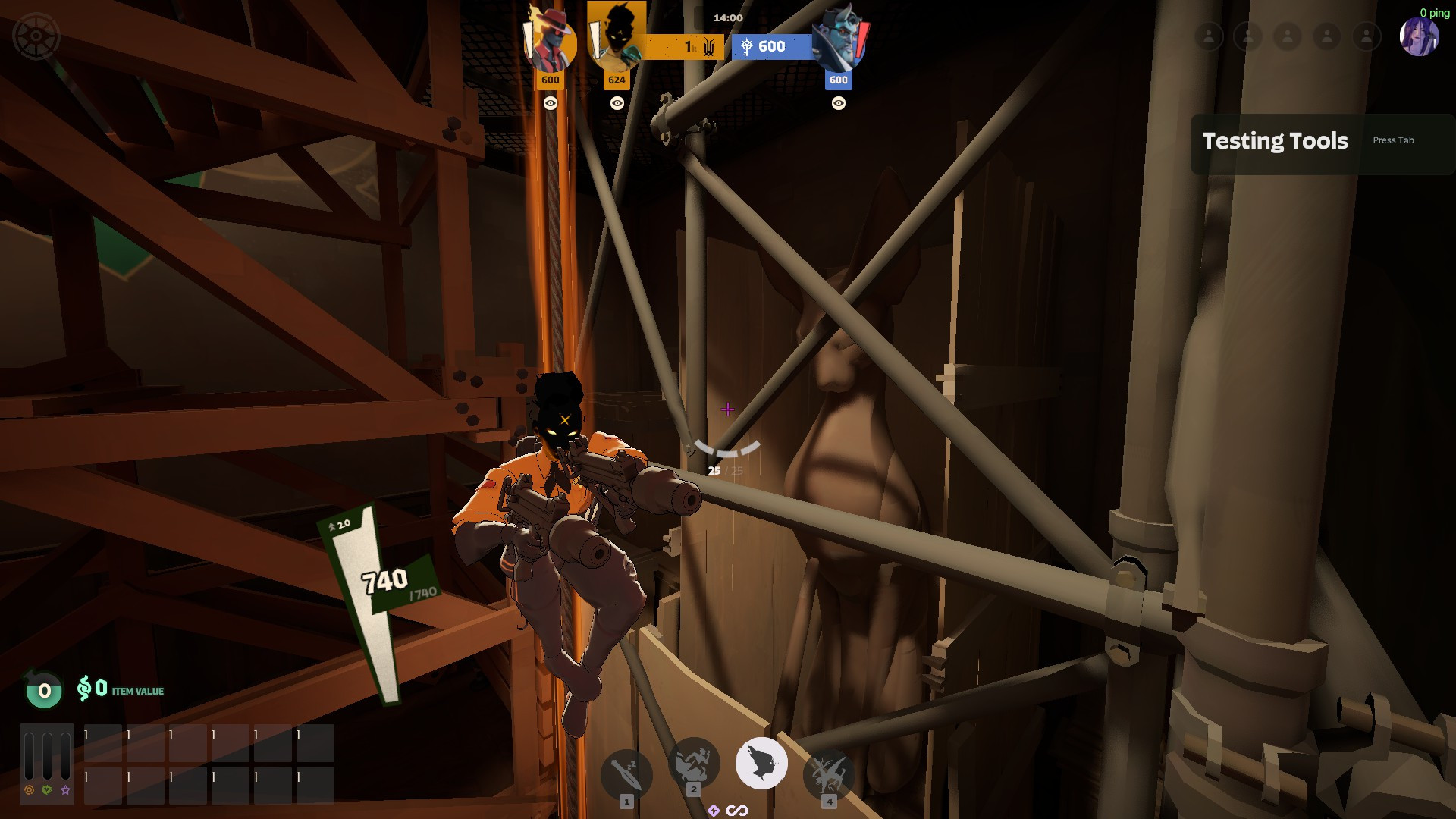Viewport: 1456px width, 819px height.
Task: Activate the running figure smoke ability
Action: pyautogui.click(x=693, y=763)
